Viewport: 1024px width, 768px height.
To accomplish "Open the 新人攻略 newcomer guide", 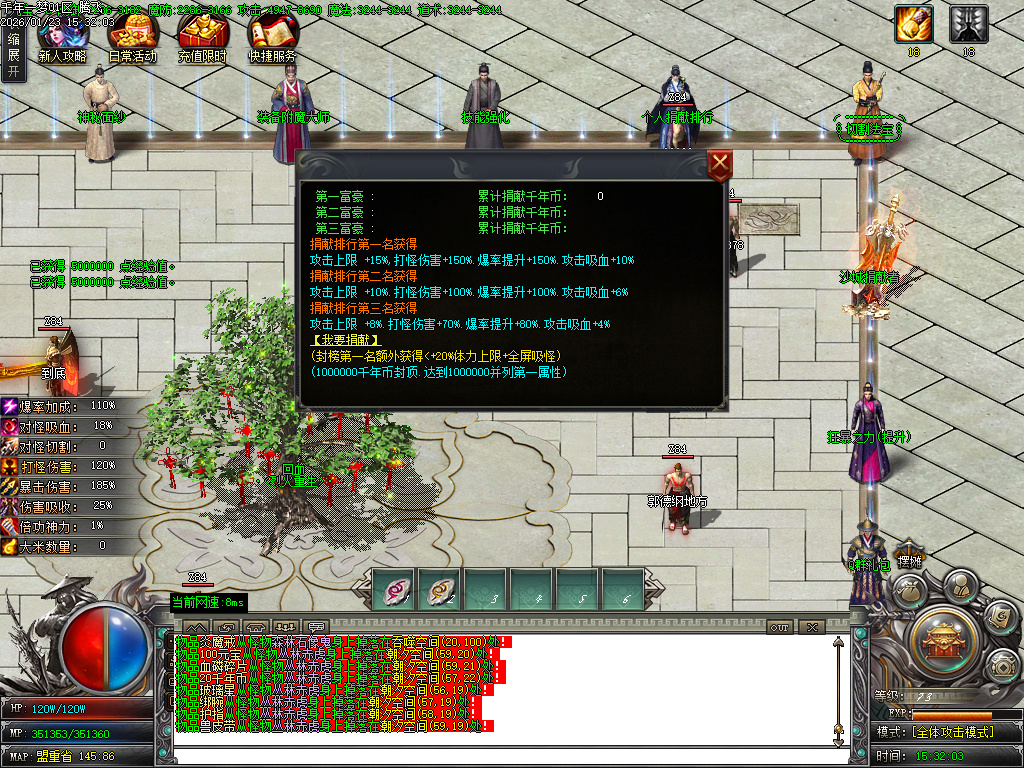I will [x=62, y=38].
